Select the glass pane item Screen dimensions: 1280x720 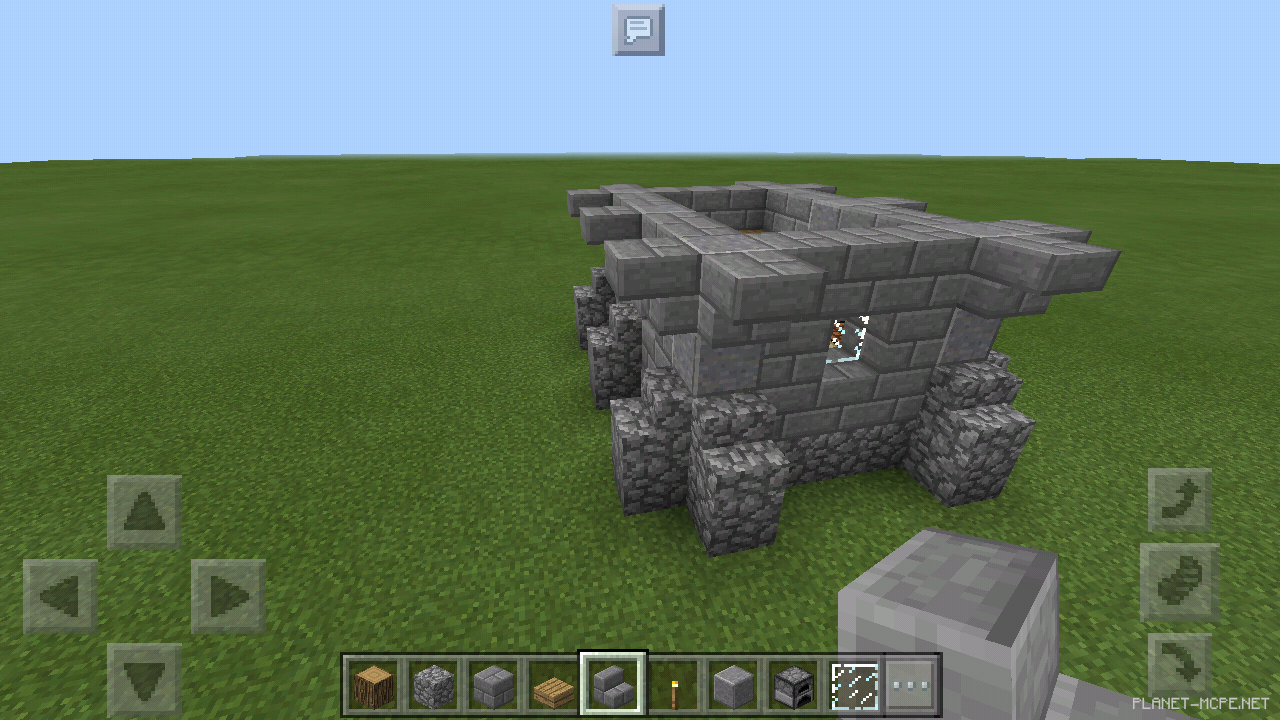[x=852, y=681]
